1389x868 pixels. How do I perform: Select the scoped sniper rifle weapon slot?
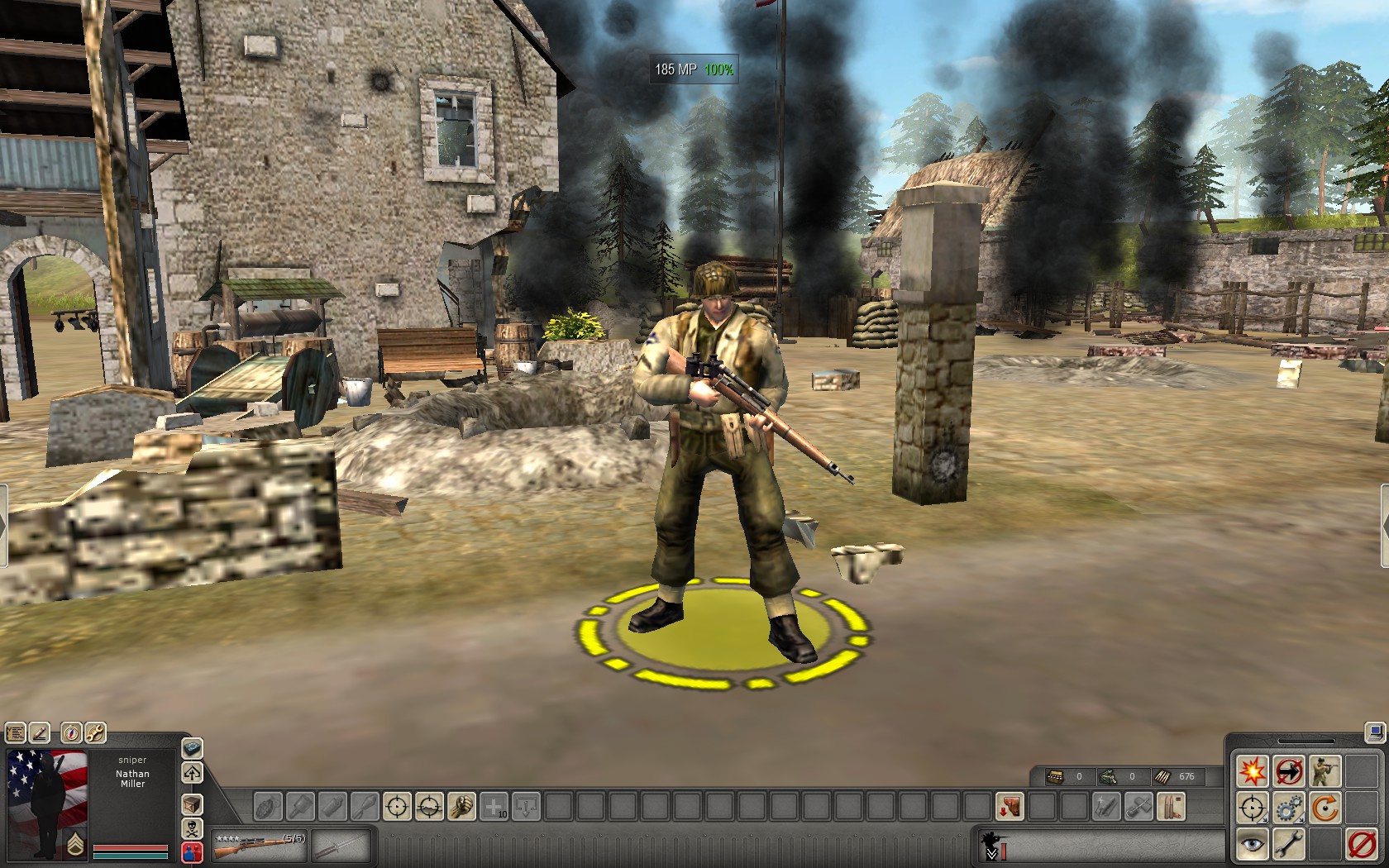[x=259, y=845]
